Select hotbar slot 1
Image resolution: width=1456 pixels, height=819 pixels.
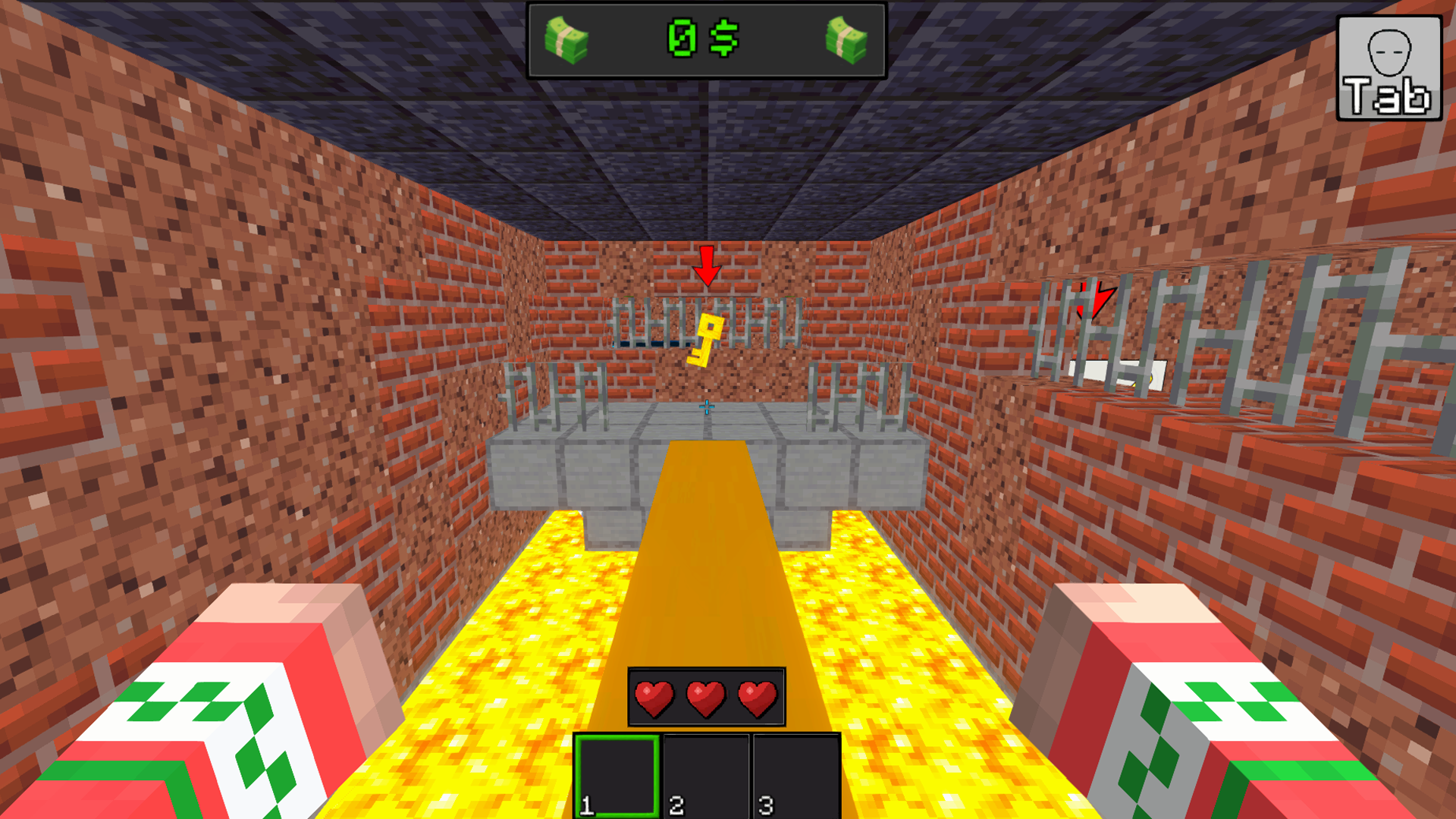[617, 776]
